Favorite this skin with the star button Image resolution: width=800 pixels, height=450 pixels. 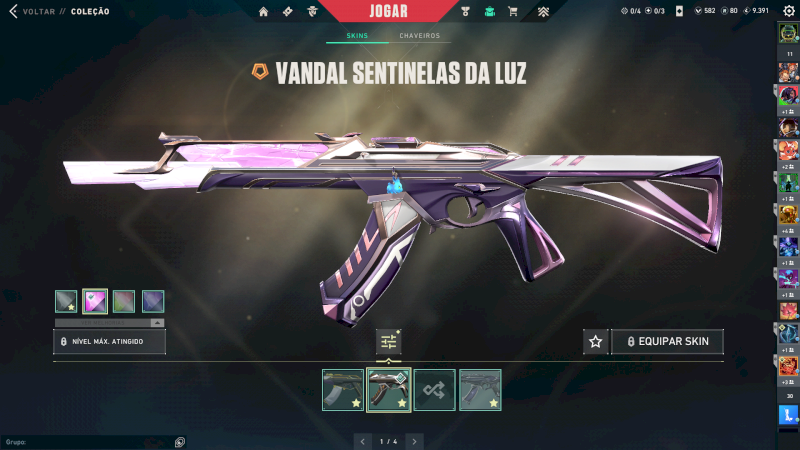pyautogui.click(x=596, y=342)
